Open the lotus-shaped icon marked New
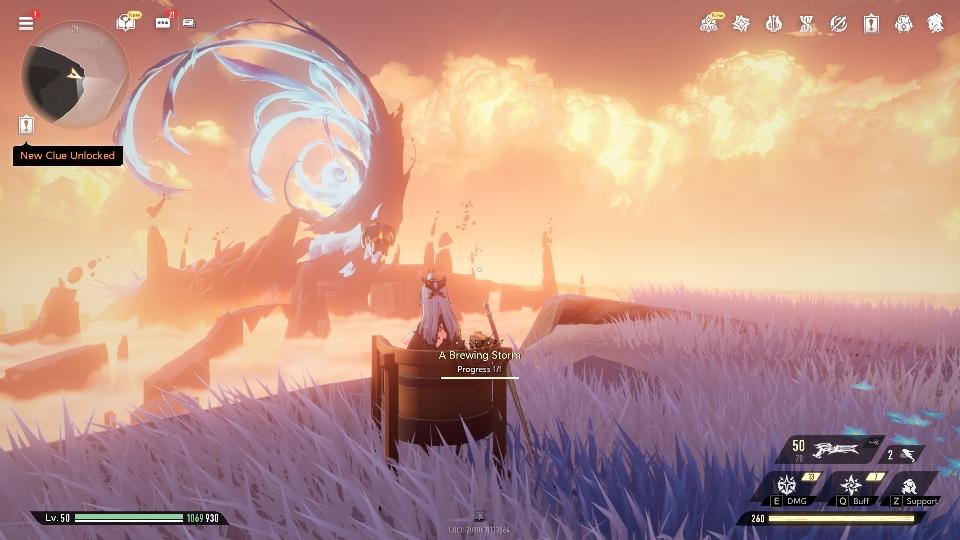Screen dimensions: 960x540 [x=709, y=23]
